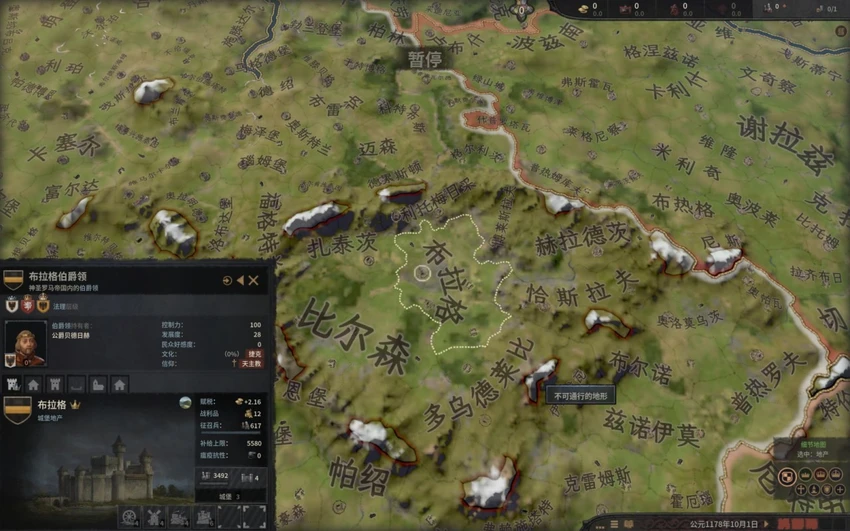Click the 布拉格 holding's black-gold shield
Viewport: 850px width, 531px height.
pyautogui.click(x=17, y=410)
